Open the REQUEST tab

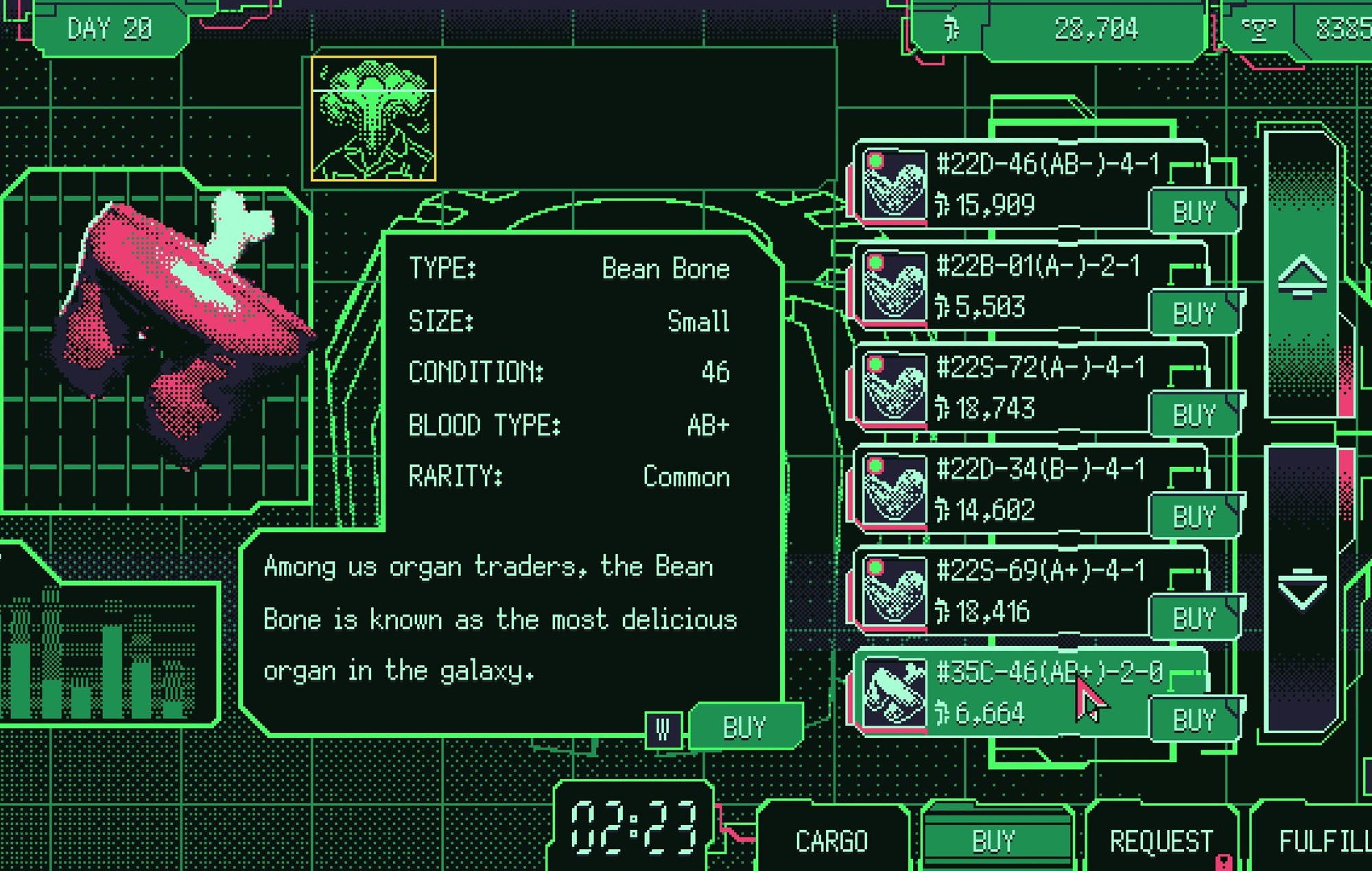point(1161,841)
